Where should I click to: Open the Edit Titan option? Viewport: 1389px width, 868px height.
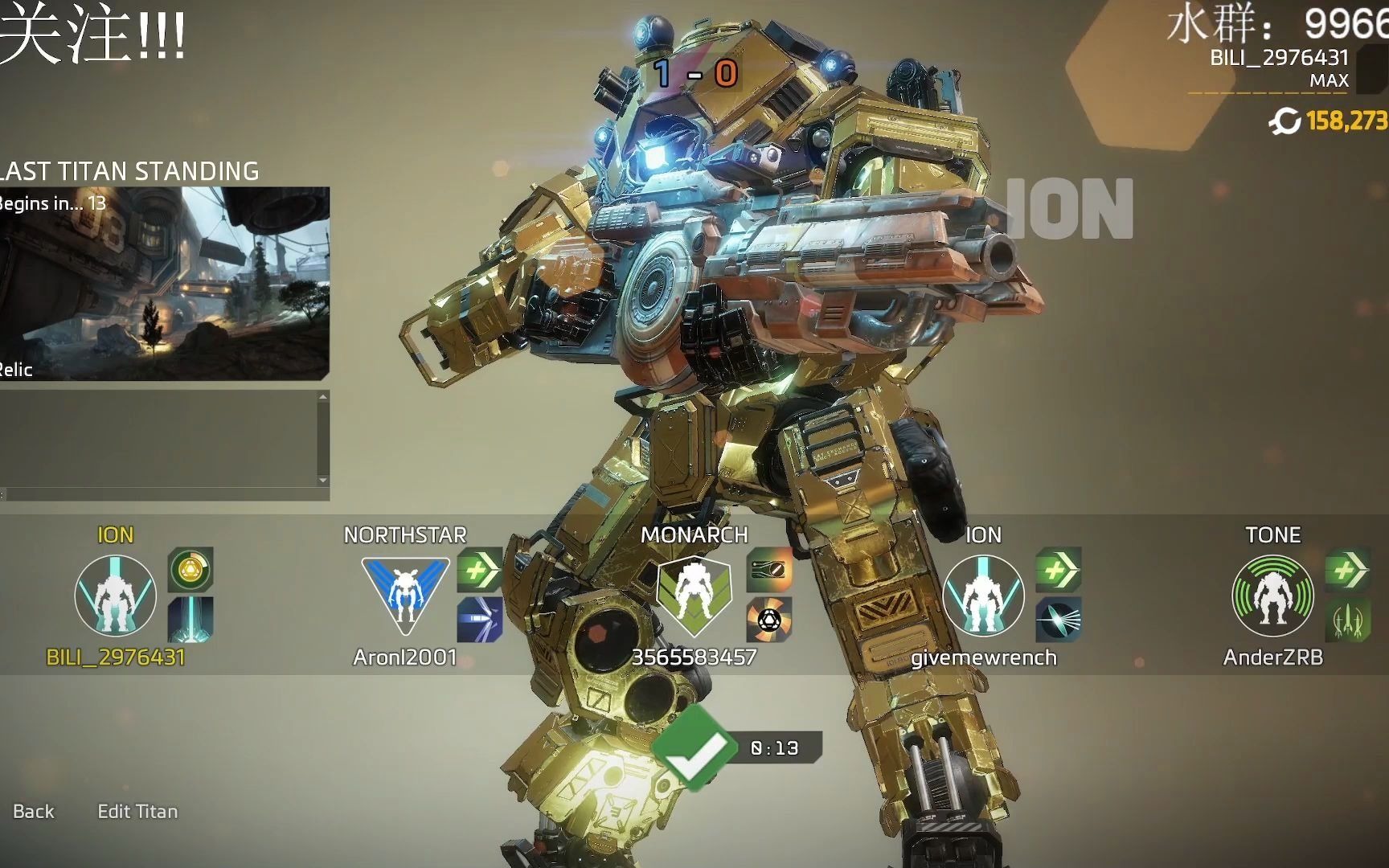tap(137, 812)
